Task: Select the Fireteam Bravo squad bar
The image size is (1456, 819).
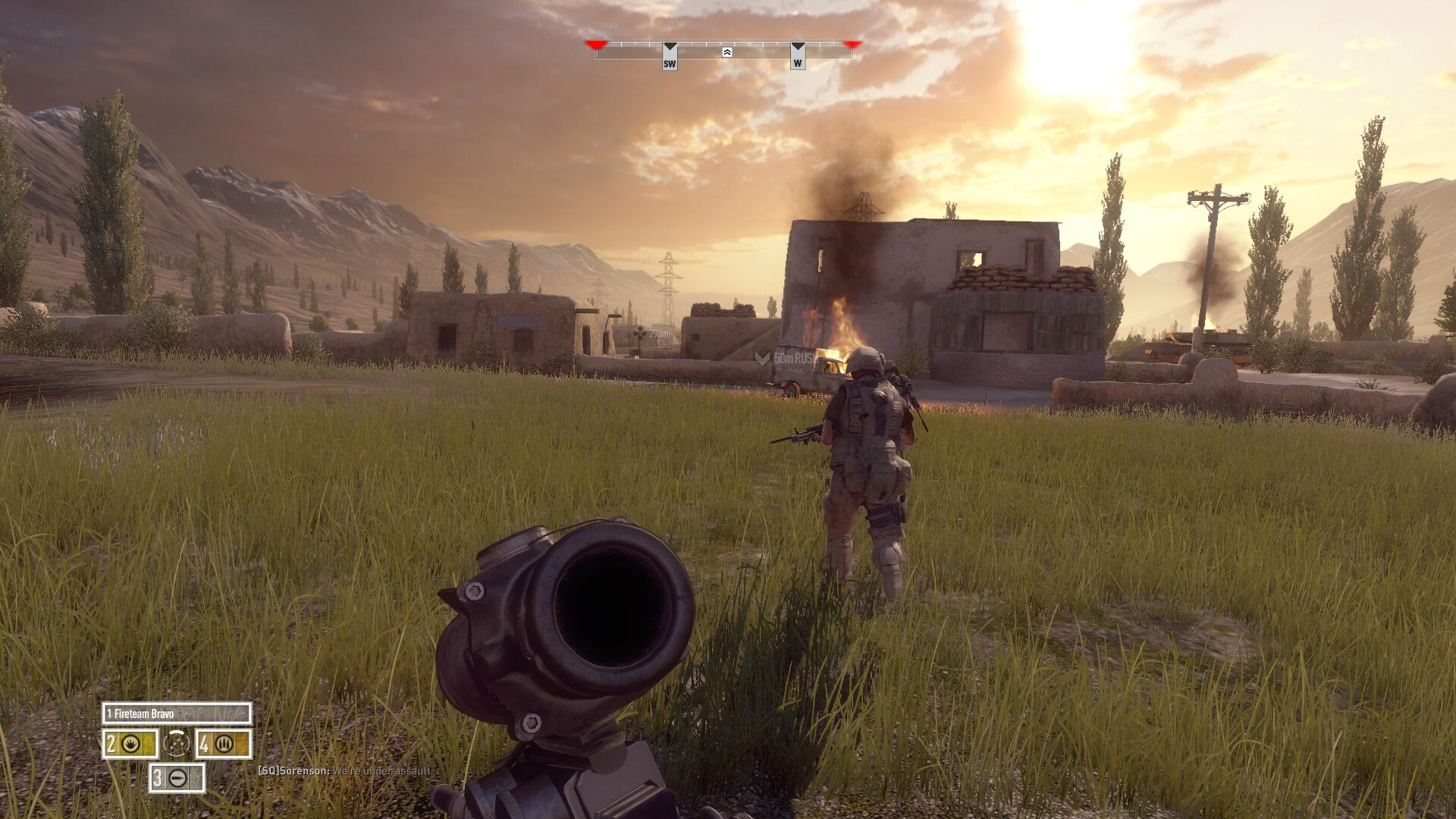Action: (x=177, y=714)
